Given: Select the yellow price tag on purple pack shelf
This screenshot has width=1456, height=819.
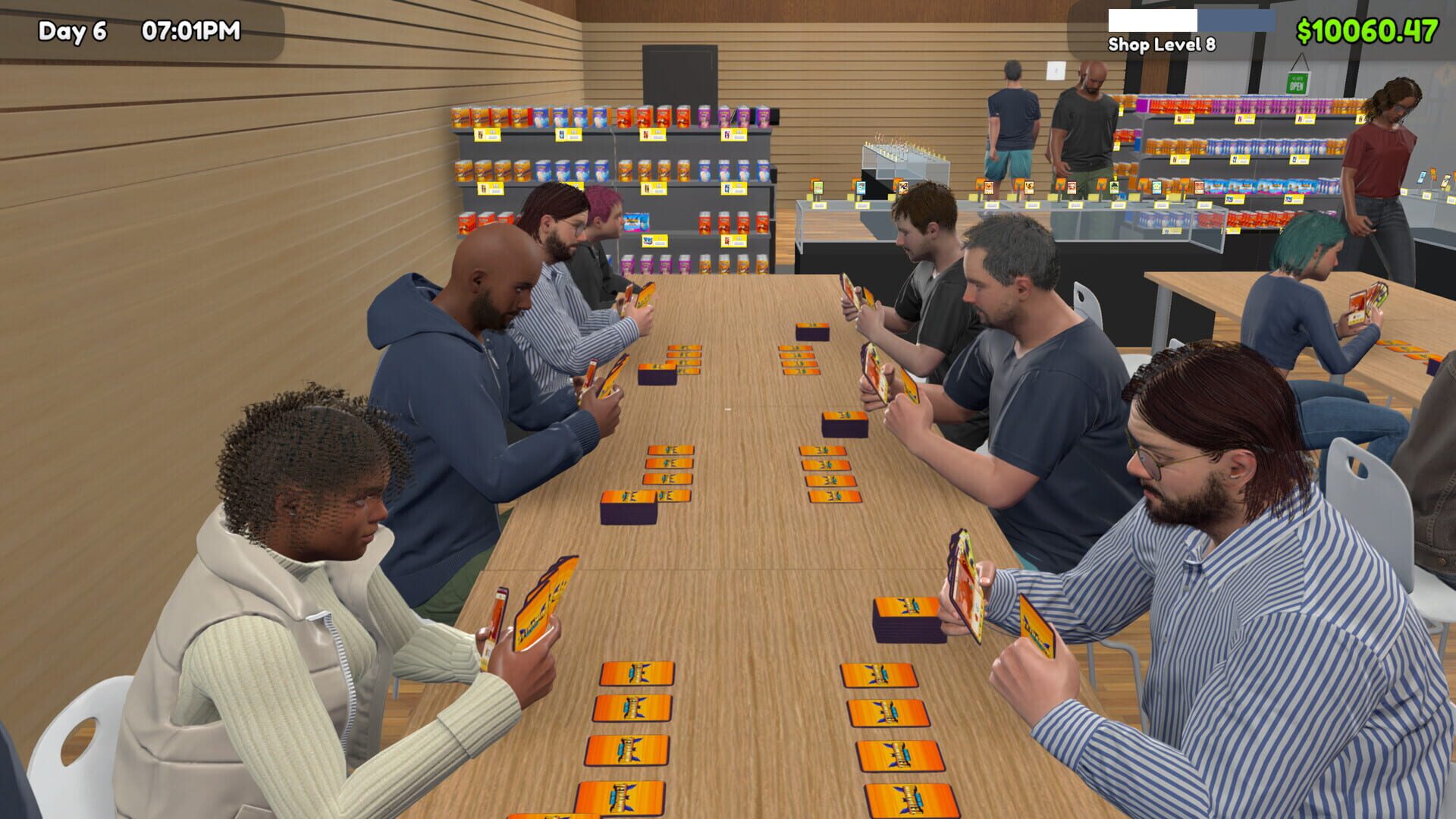Looking at the screenshot, I should (733, 135).
